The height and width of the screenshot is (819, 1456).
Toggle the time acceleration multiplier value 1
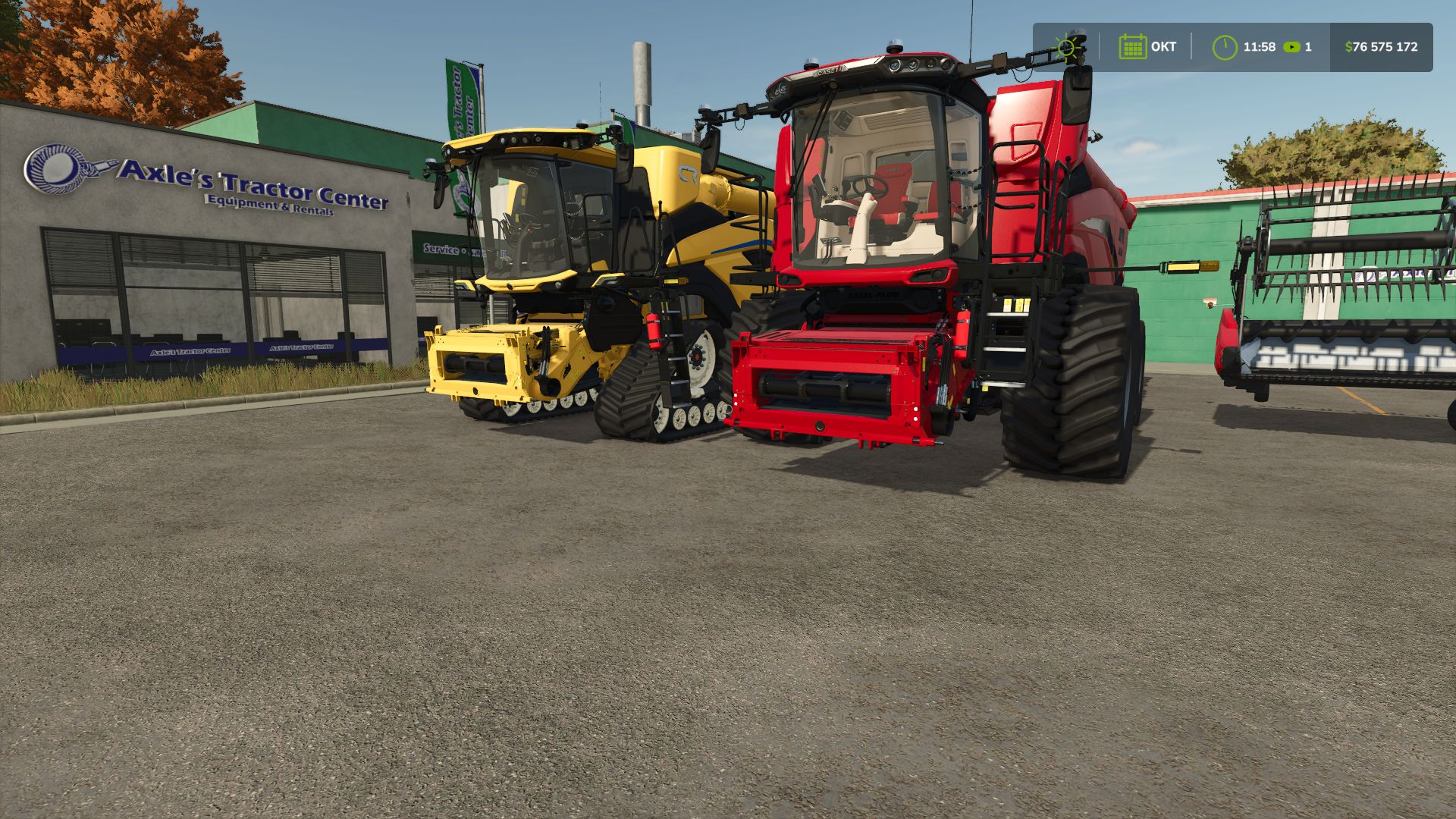coord(1307,46)
